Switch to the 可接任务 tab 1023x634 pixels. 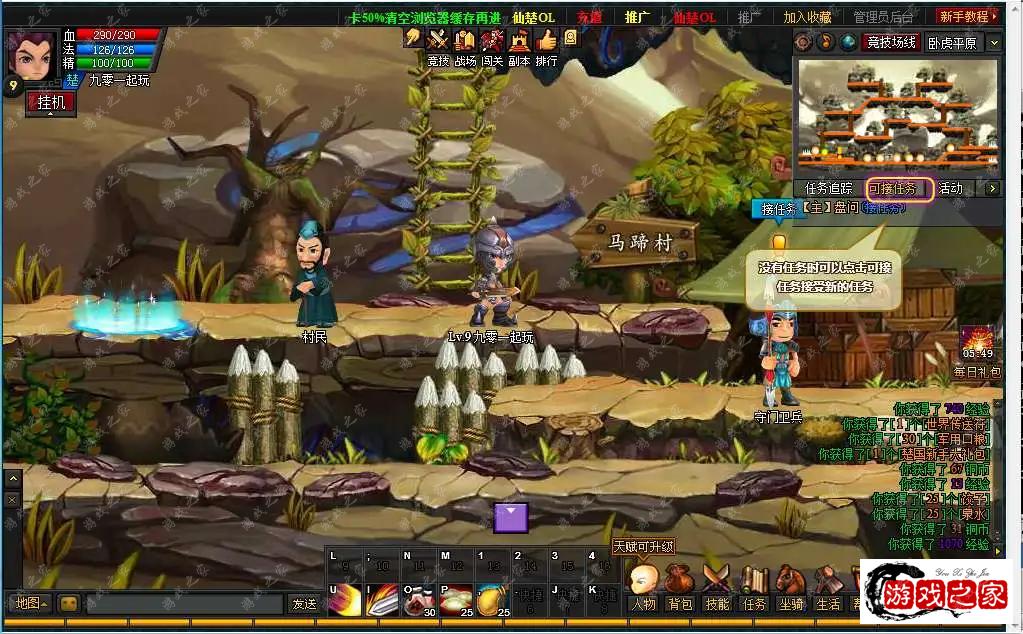tap(899, 188)
